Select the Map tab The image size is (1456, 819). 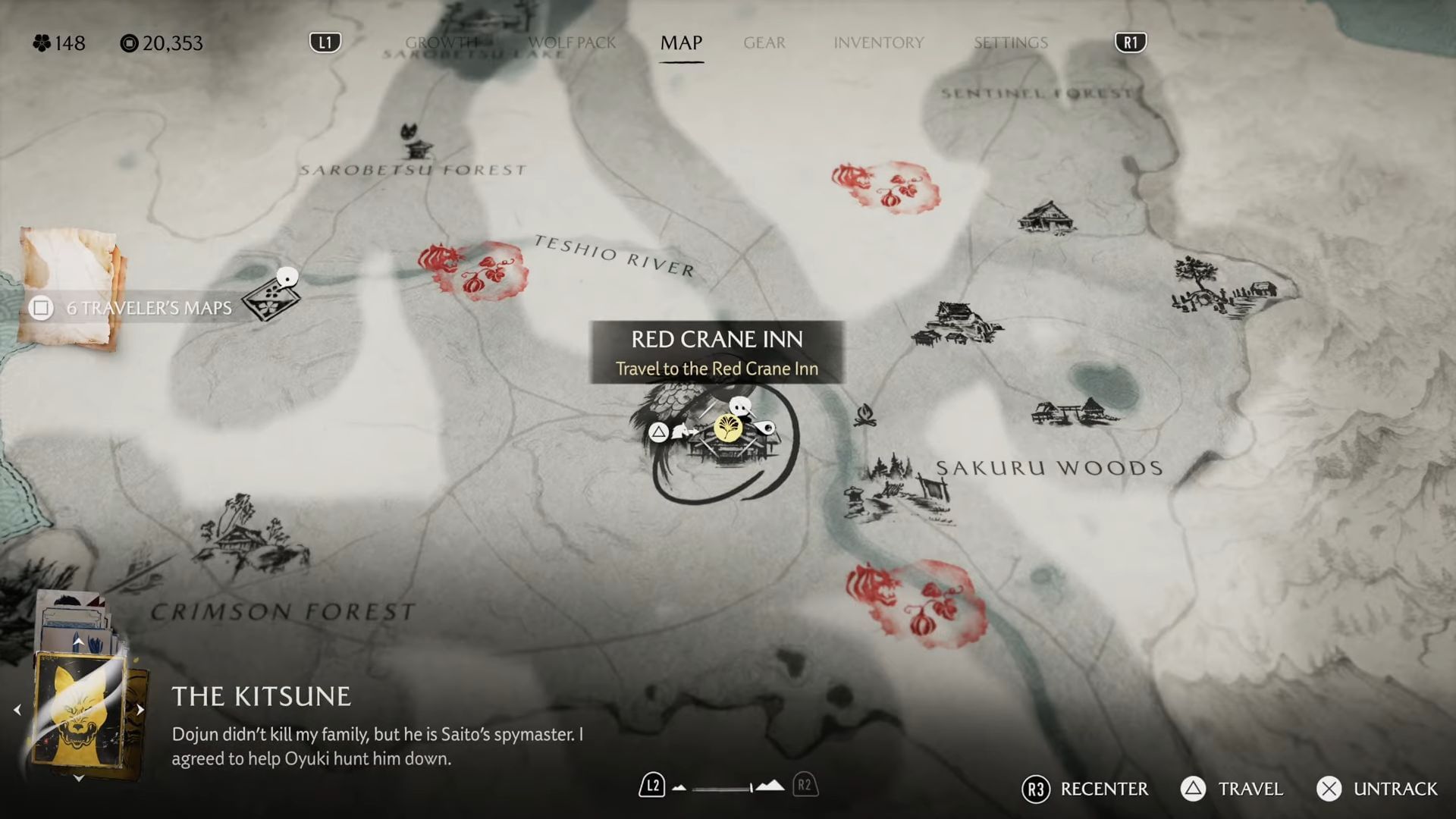[681, 42]
